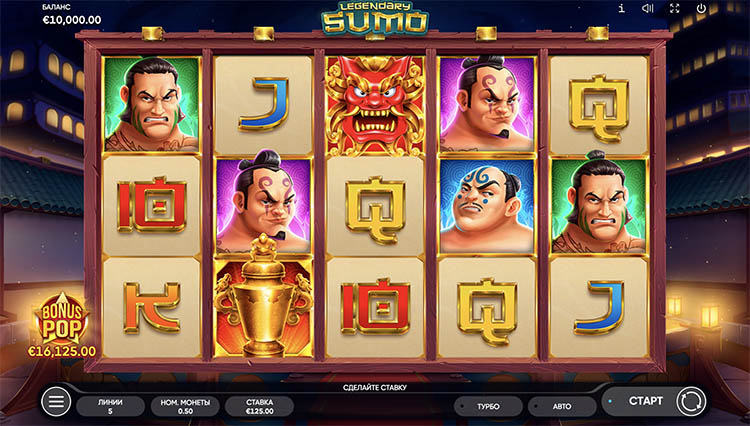Open the СТАВКА bet selector
750x426 pixels.
click(259, 405)
